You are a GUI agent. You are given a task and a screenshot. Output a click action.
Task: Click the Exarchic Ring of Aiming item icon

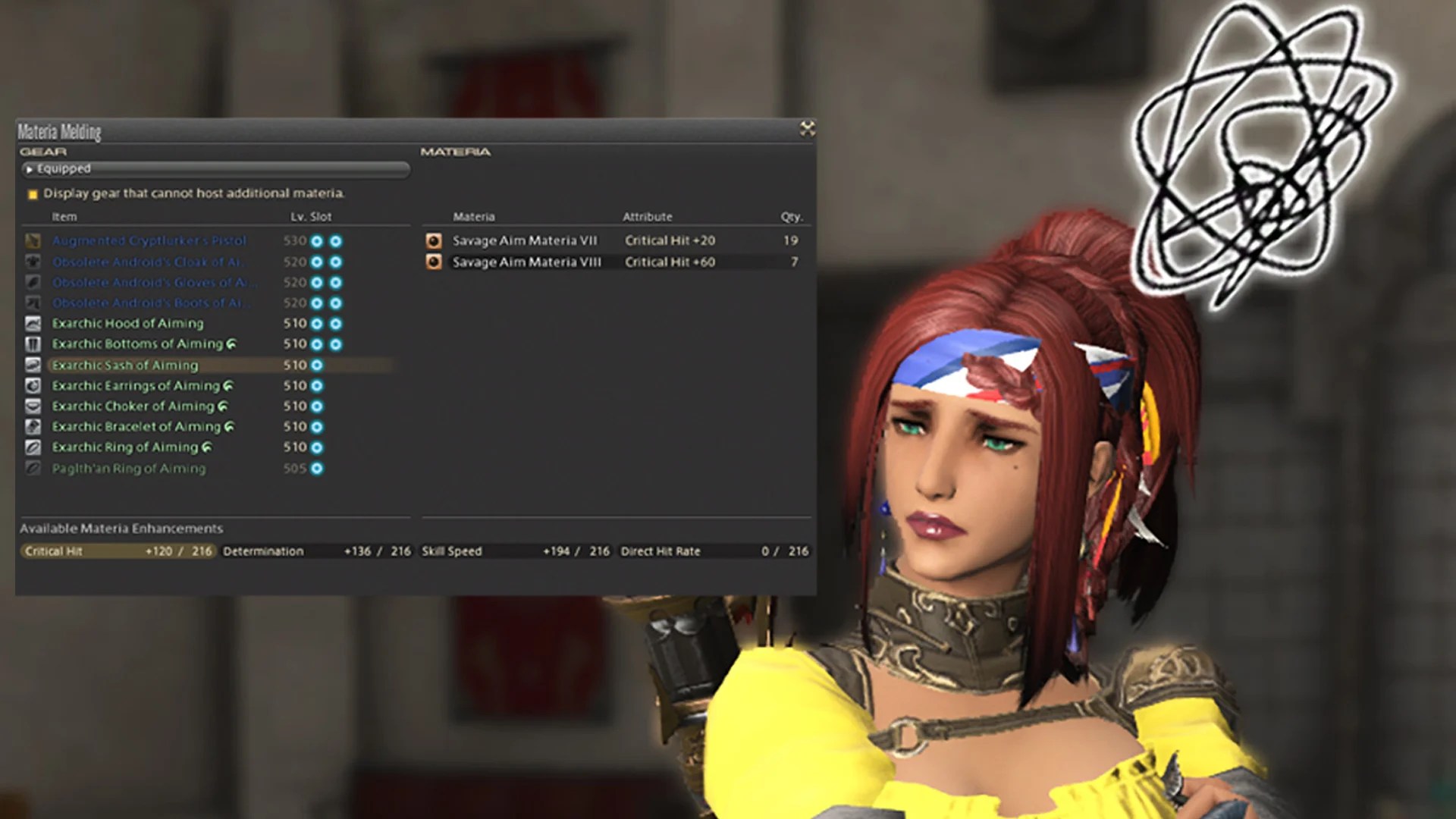tap(33, 447)
